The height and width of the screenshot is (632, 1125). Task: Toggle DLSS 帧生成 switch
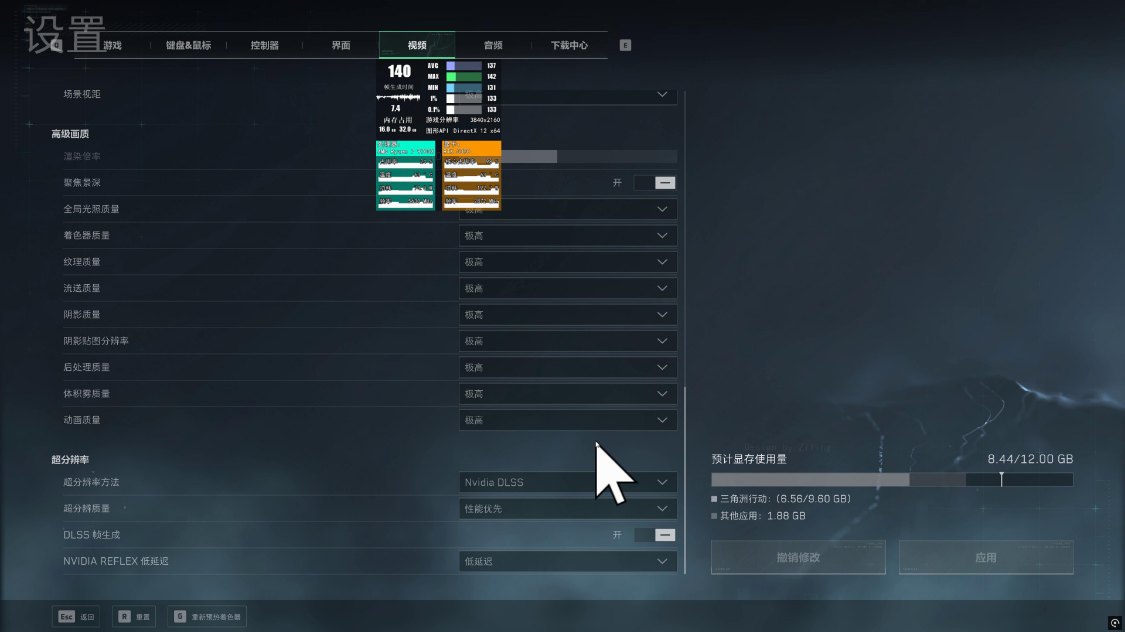pos(655,535)
